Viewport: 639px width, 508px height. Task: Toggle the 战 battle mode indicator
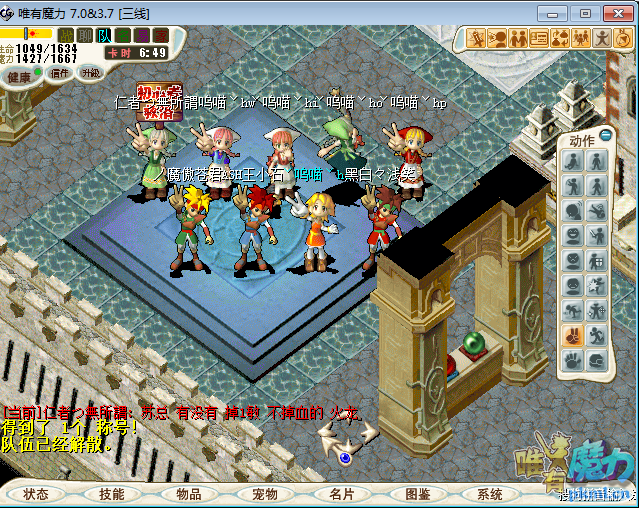pyautogui.click(x=67, y=35)
